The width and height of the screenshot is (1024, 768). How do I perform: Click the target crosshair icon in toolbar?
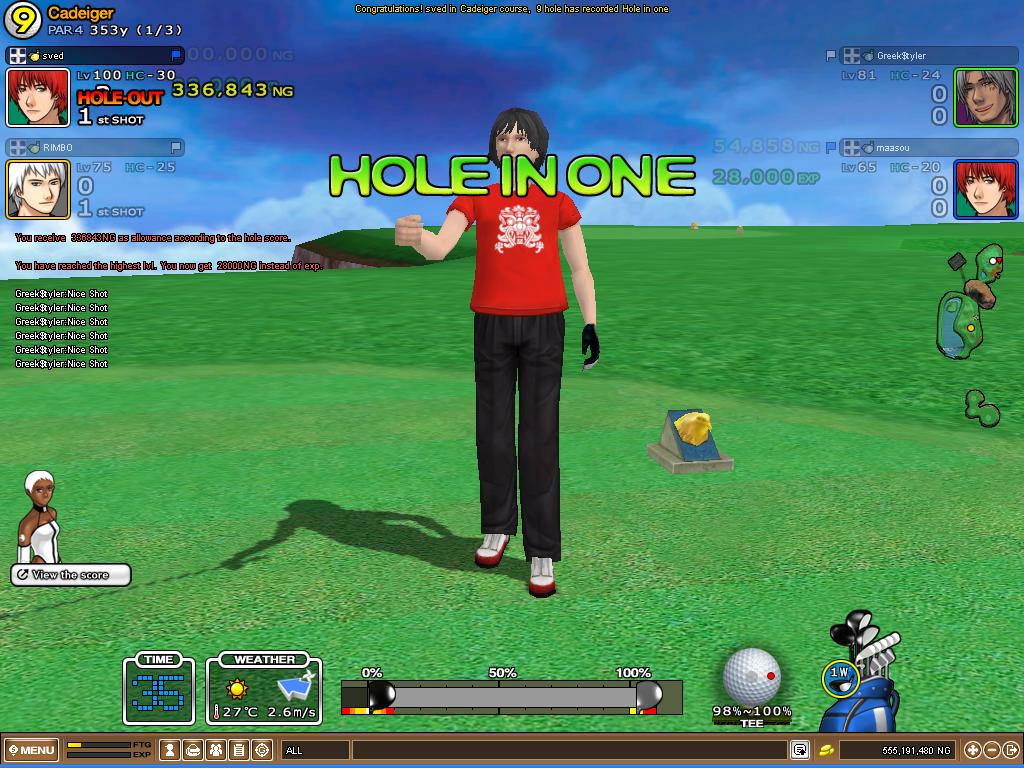262,750
